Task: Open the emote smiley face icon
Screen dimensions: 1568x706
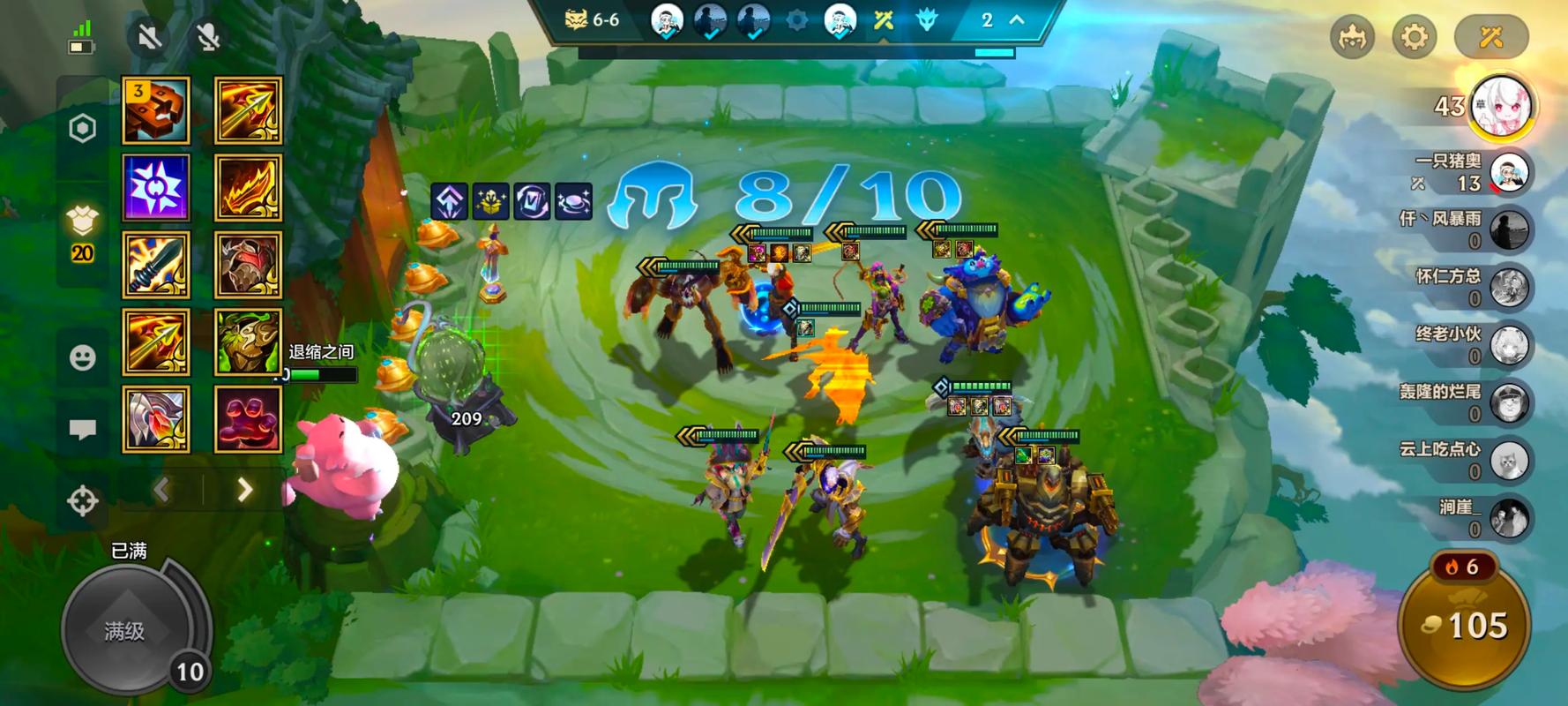Action: click(83, 357)
